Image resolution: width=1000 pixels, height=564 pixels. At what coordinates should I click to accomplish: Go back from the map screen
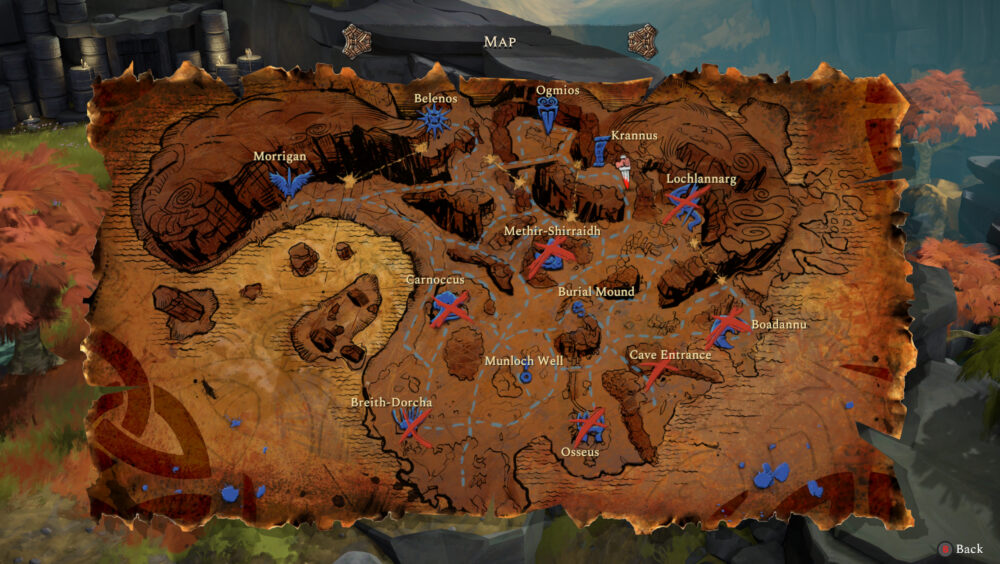tap(960, 549)
